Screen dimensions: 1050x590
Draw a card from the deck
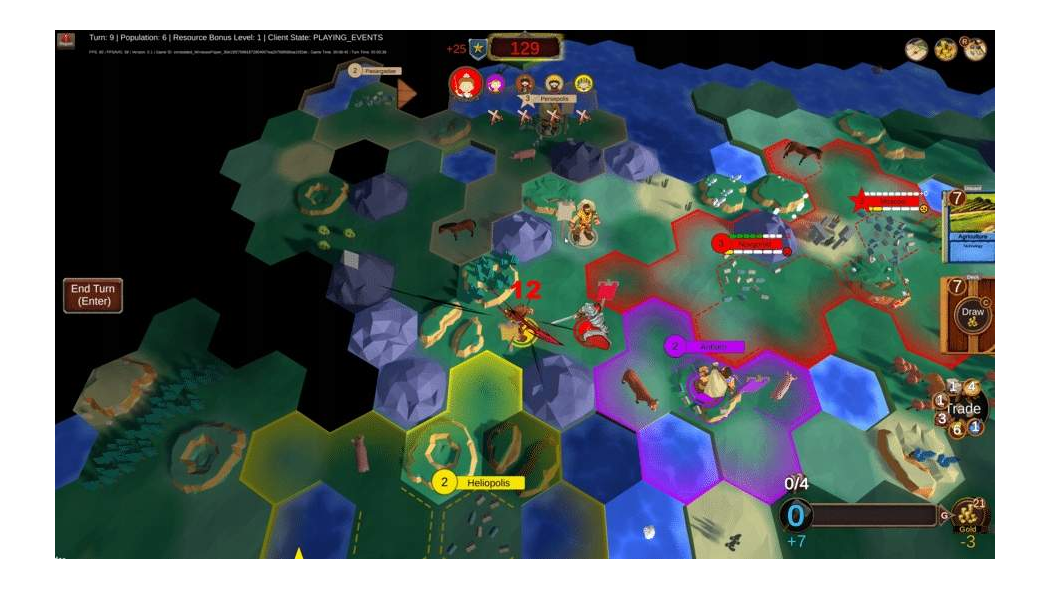(x=971, y=314)
